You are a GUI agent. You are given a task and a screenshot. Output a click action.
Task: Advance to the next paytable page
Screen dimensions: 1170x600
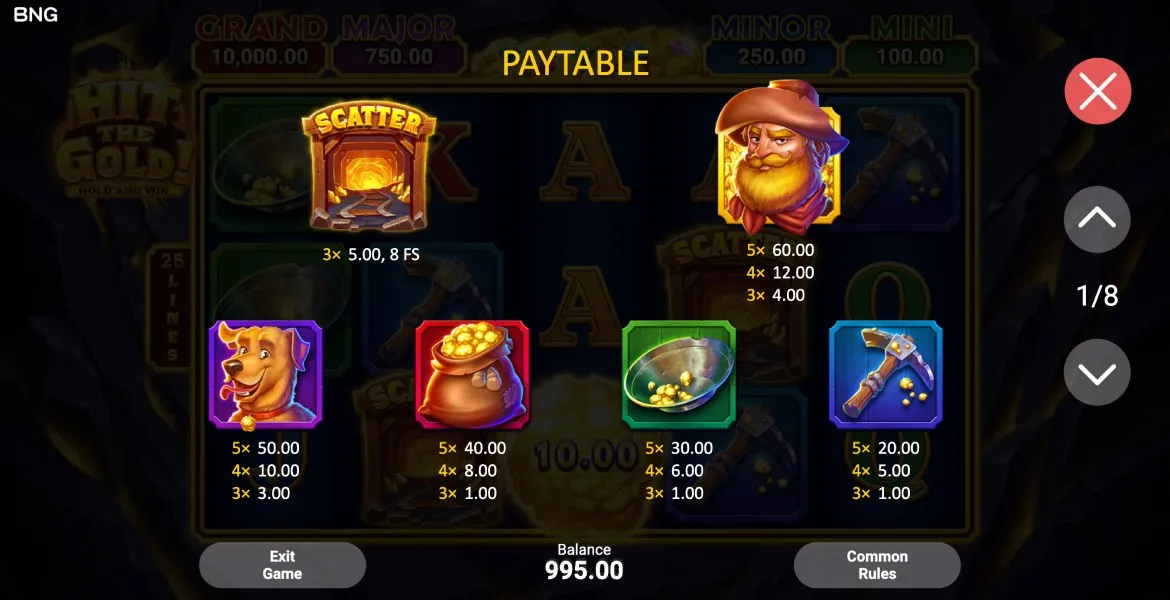pyautogui.click(x=1097, y=373)
